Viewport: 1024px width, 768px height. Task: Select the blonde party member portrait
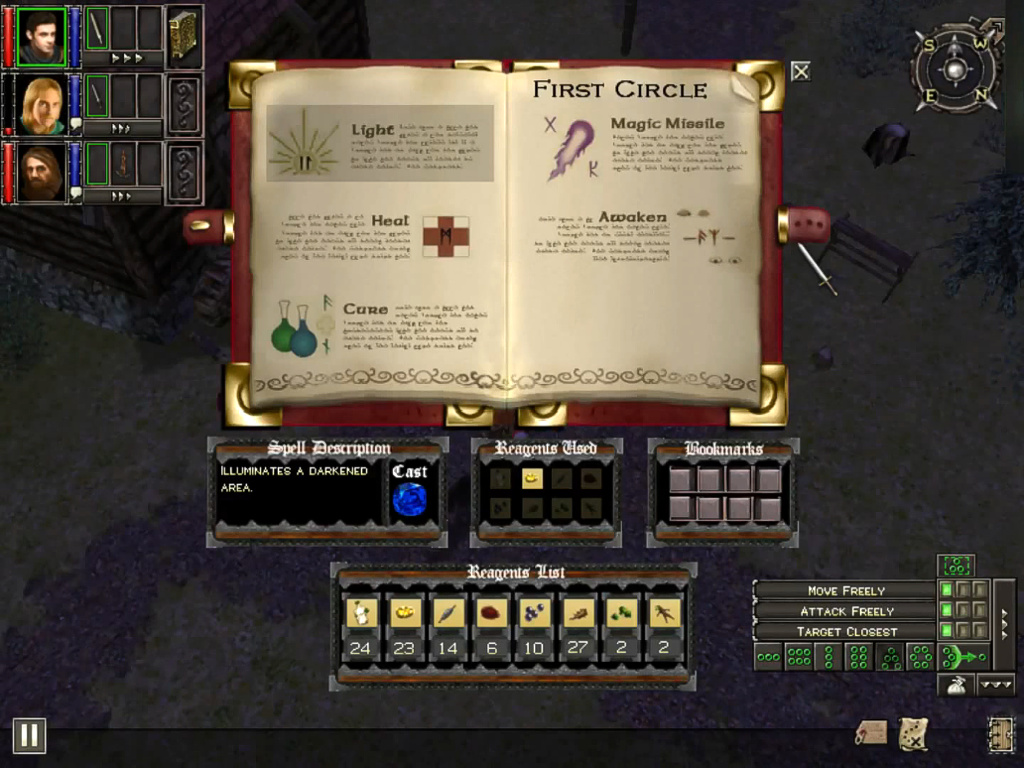coord(41,105)
